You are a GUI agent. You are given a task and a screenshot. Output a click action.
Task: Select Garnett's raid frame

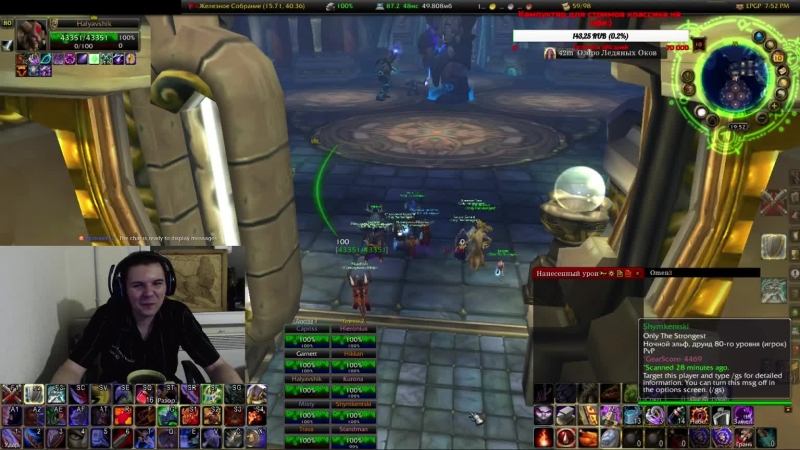[x=306, y=355]
